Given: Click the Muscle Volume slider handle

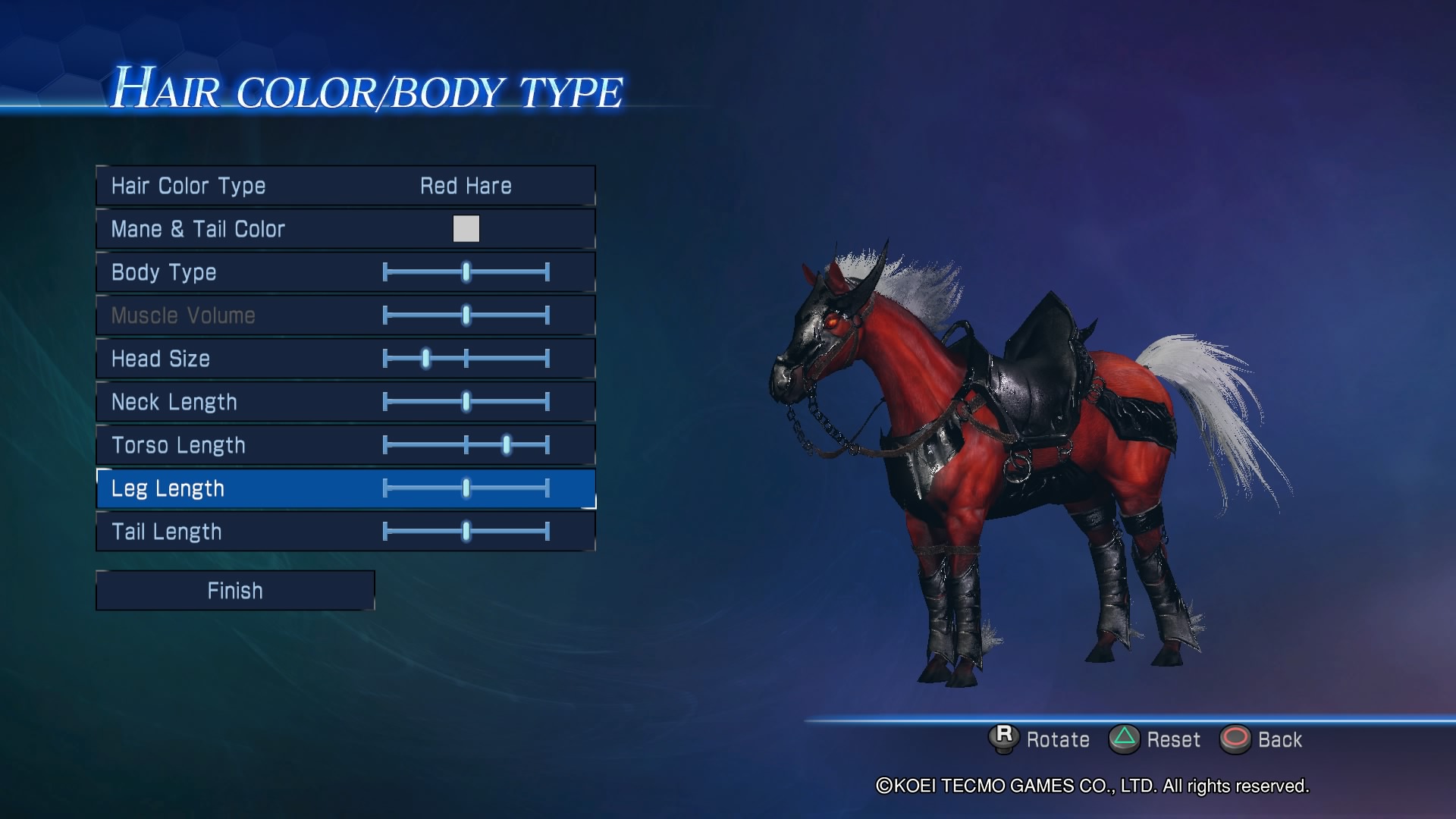Looking at the screenshot, I should tap(465, 315).
